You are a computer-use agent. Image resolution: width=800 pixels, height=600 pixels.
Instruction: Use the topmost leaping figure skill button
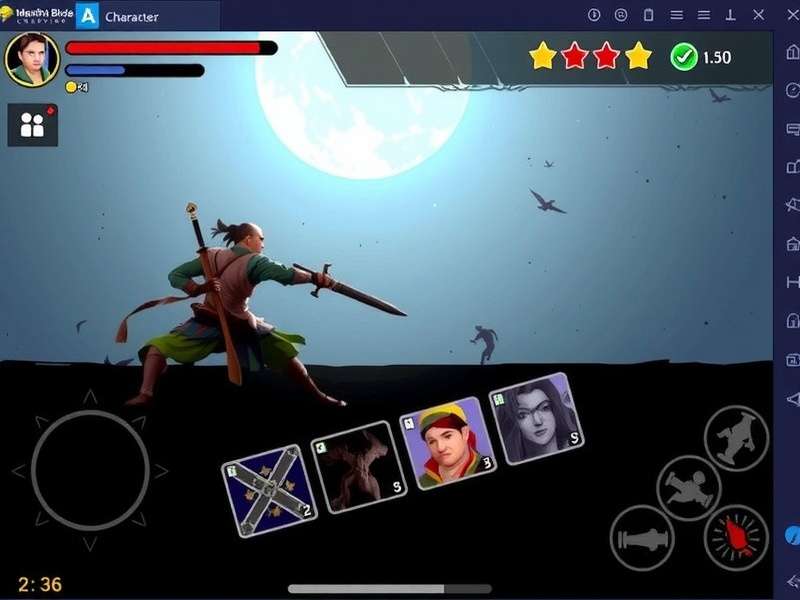point(736,438)
